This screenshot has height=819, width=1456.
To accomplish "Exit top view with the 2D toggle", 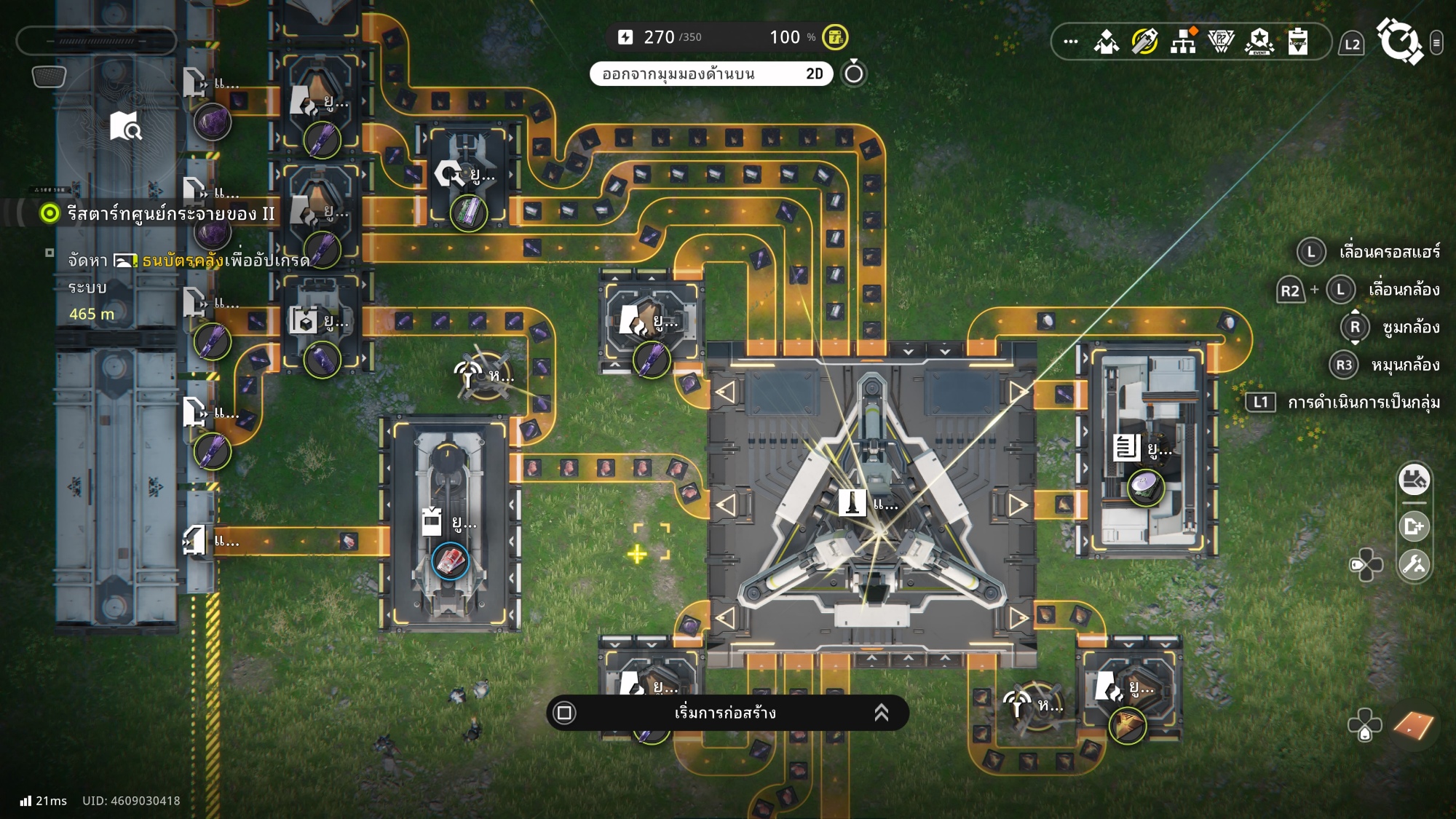I will 711,74.
